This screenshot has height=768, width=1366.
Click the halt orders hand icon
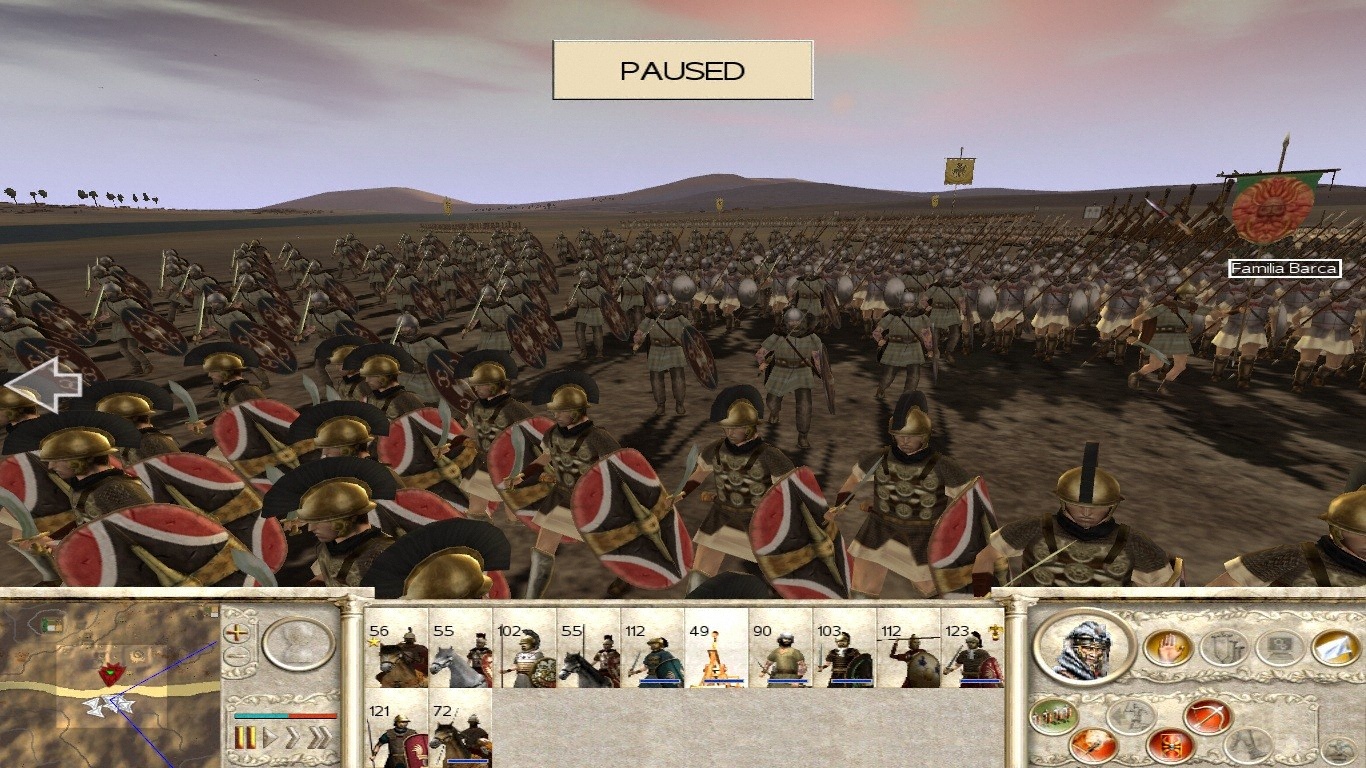[1167, 648]
